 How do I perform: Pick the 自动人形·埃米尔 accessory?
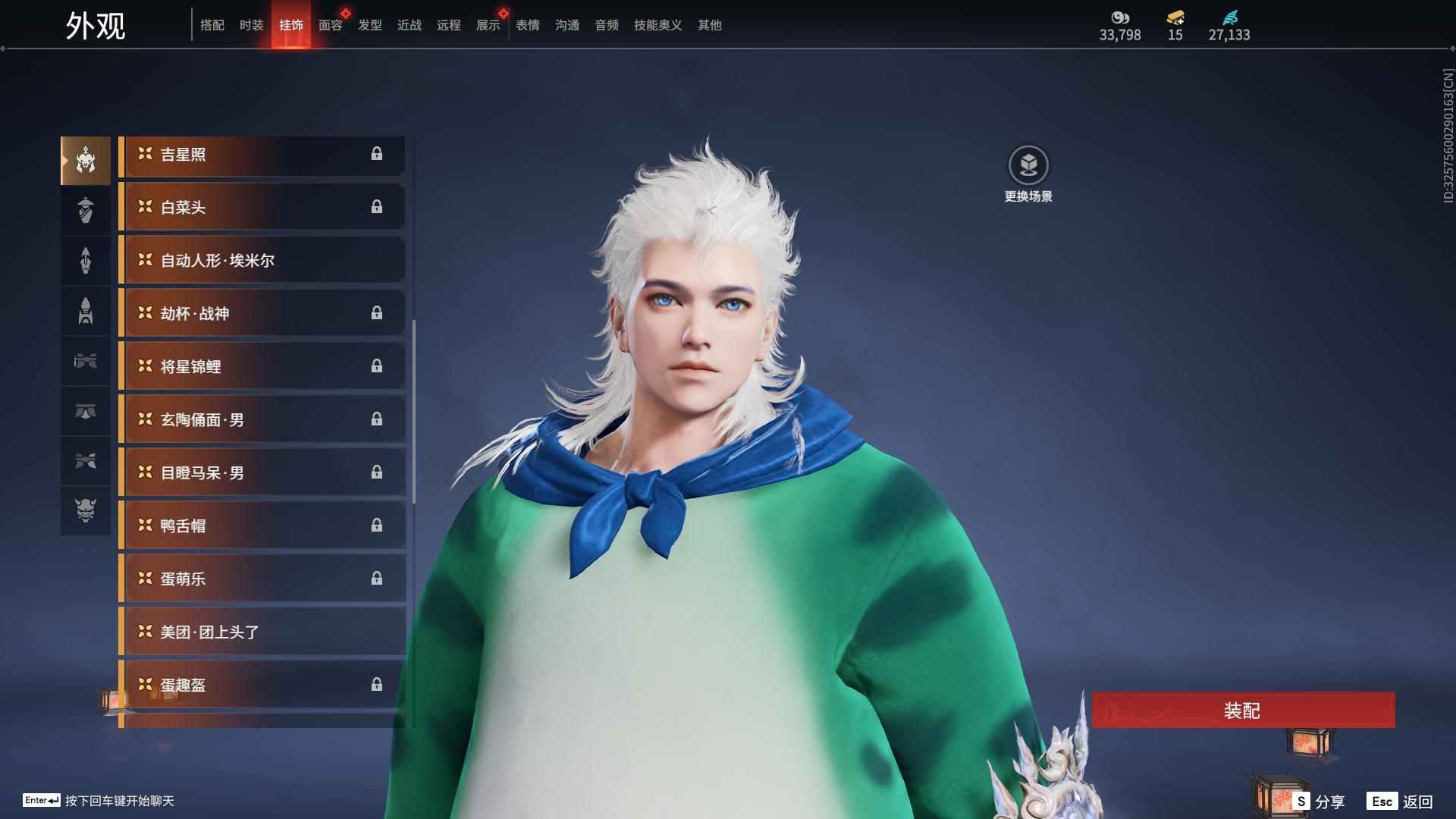click(262, 260)
